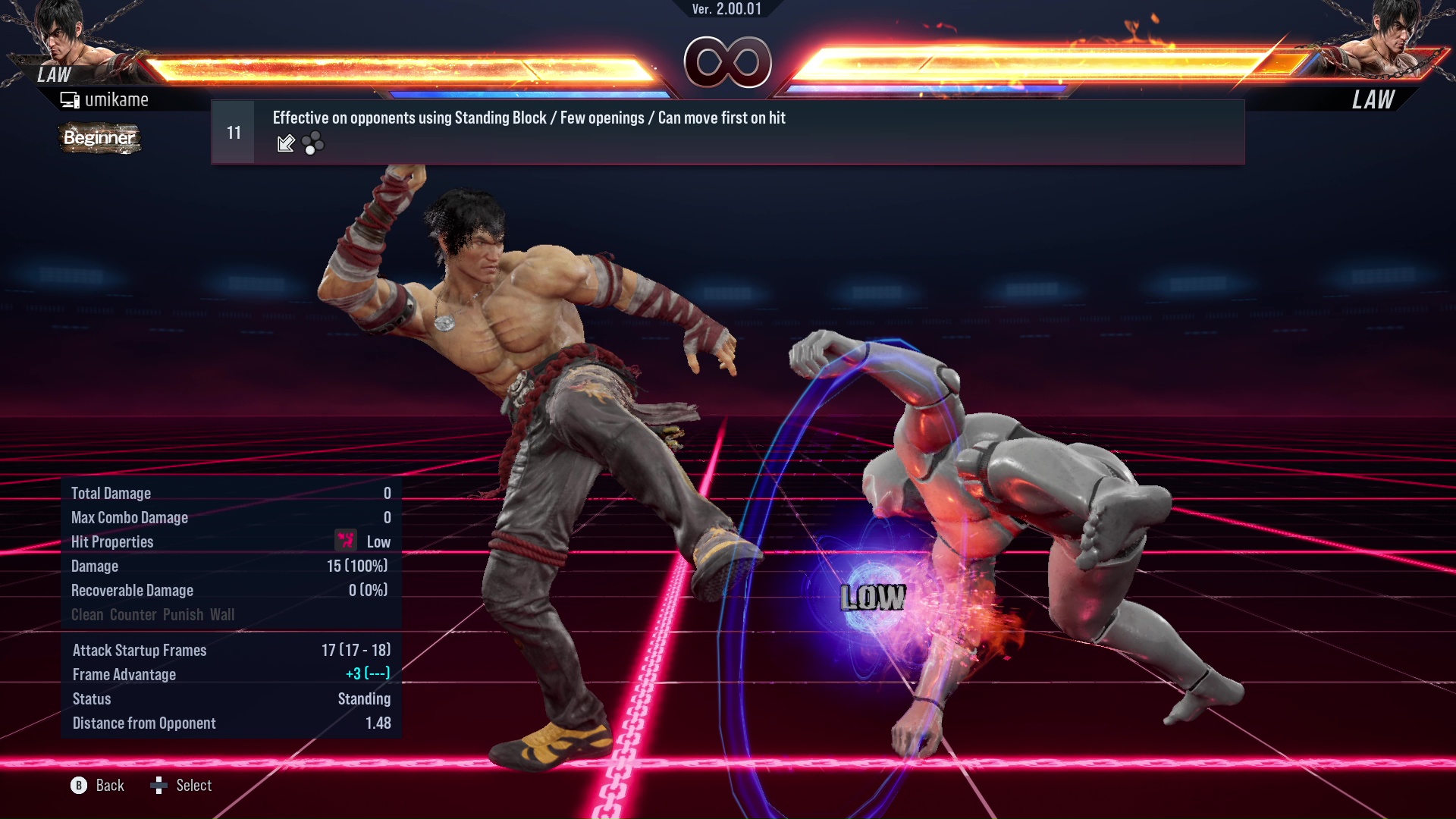This screenshot has width=1456, height=819.
Task: Click the infinity round timer symbol
Action: point(728,62)
